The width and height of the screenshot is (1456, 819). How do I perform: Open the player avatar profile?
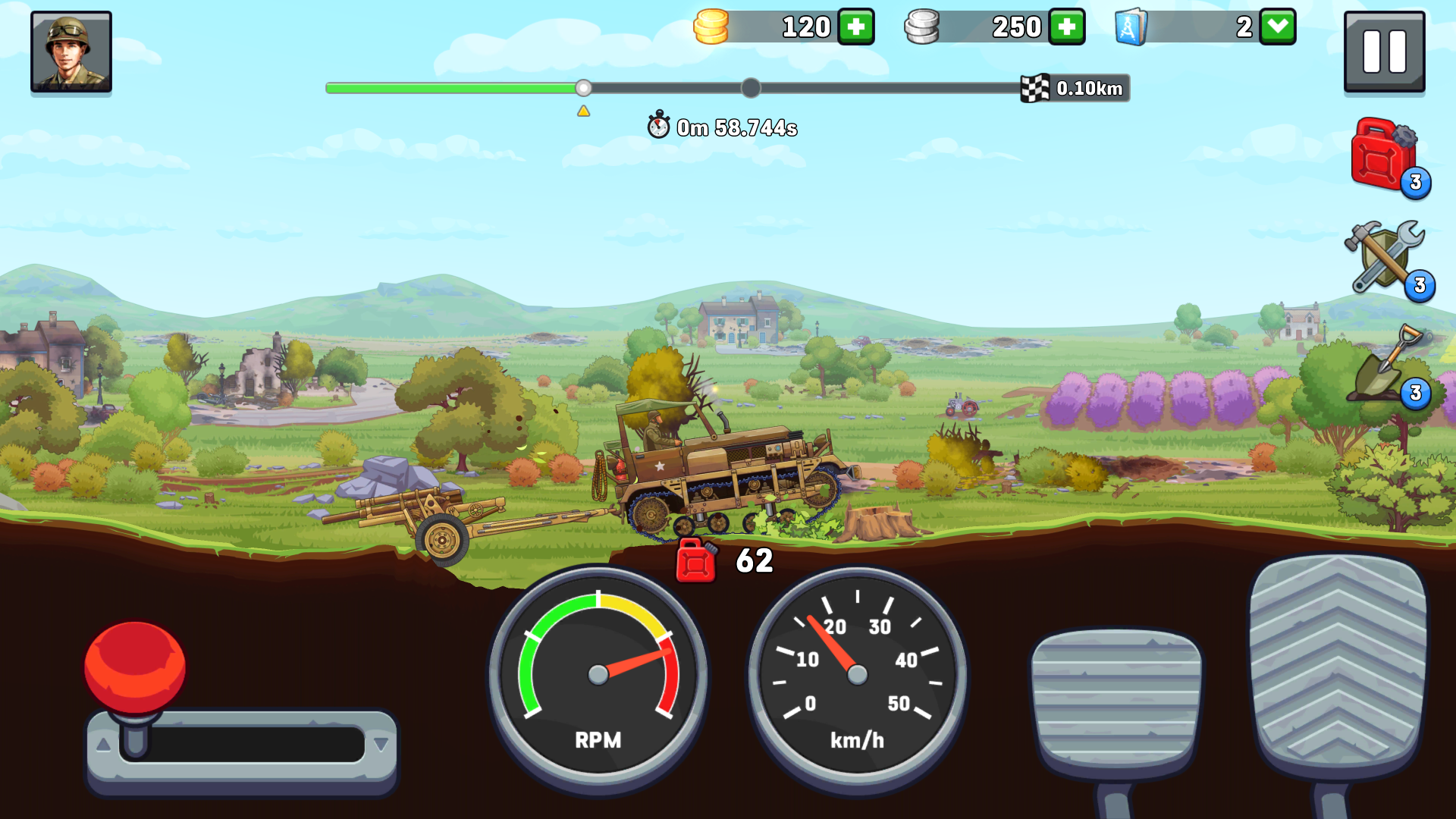tap(71, 52)
